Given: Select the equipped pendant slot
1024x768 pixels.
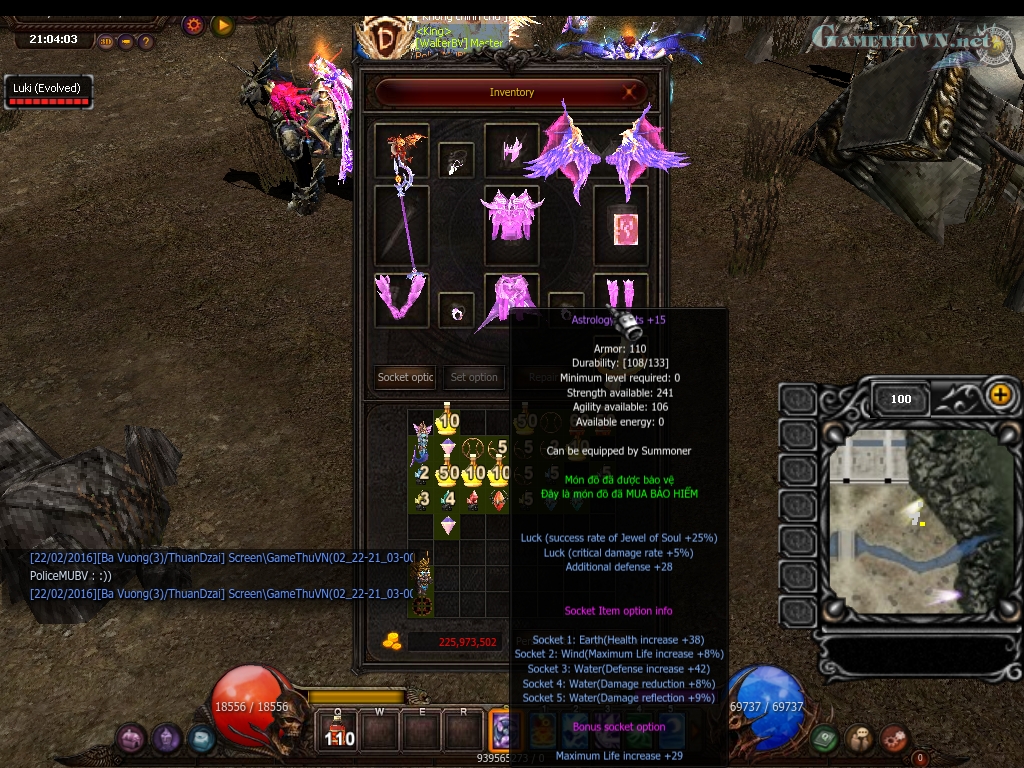Looking at the screenshot, I should (457, 160).
